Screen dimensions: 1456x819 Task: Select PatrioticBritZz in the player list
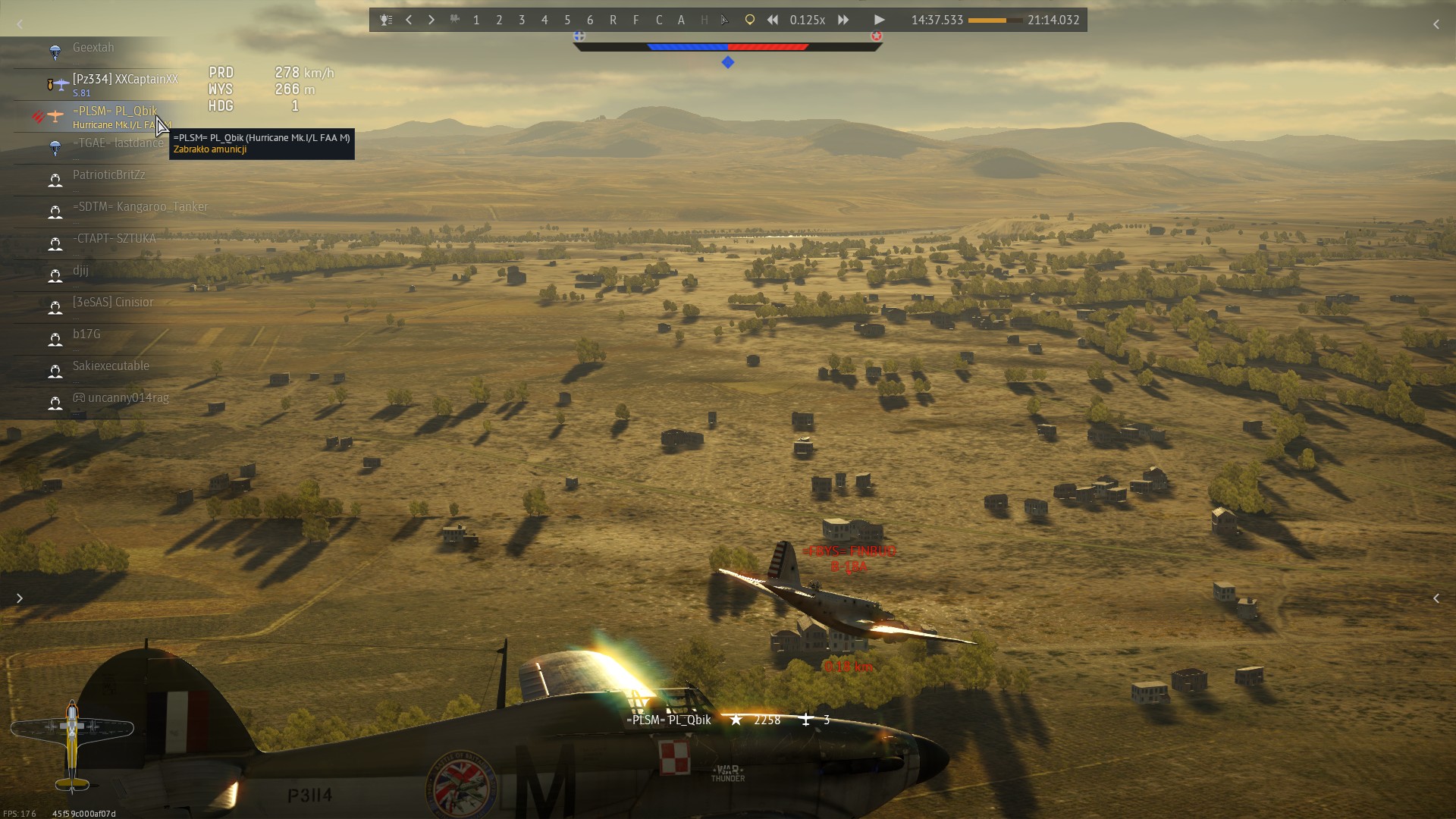108,175
